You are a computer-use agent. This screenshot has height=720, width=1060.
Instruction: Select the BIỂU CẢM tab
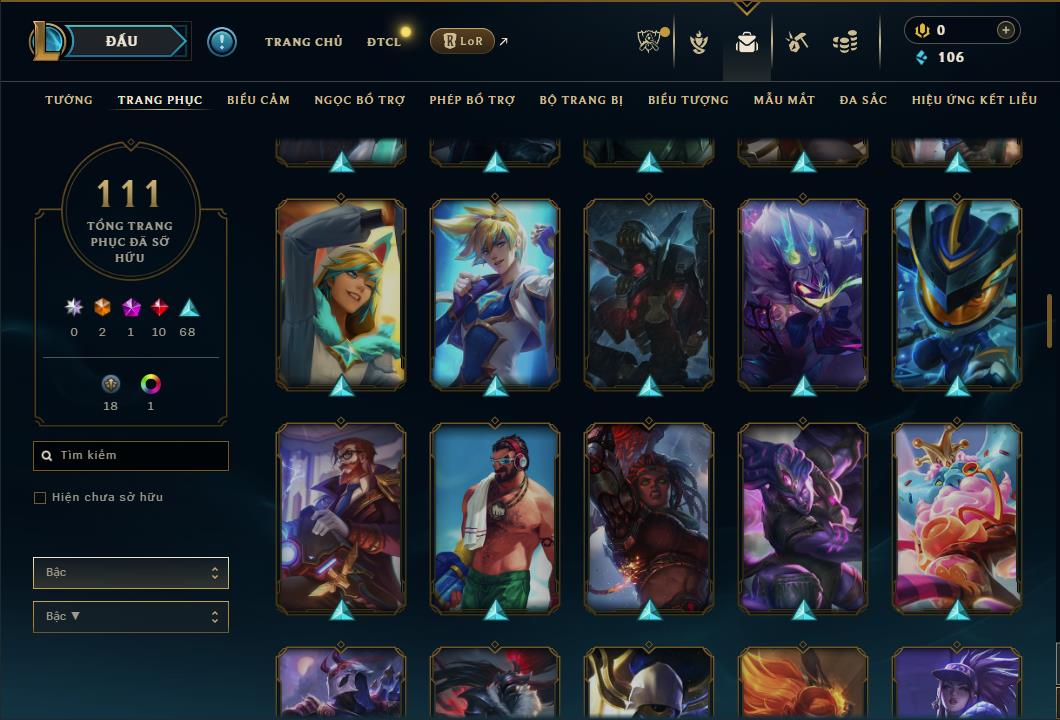[258, 100]
